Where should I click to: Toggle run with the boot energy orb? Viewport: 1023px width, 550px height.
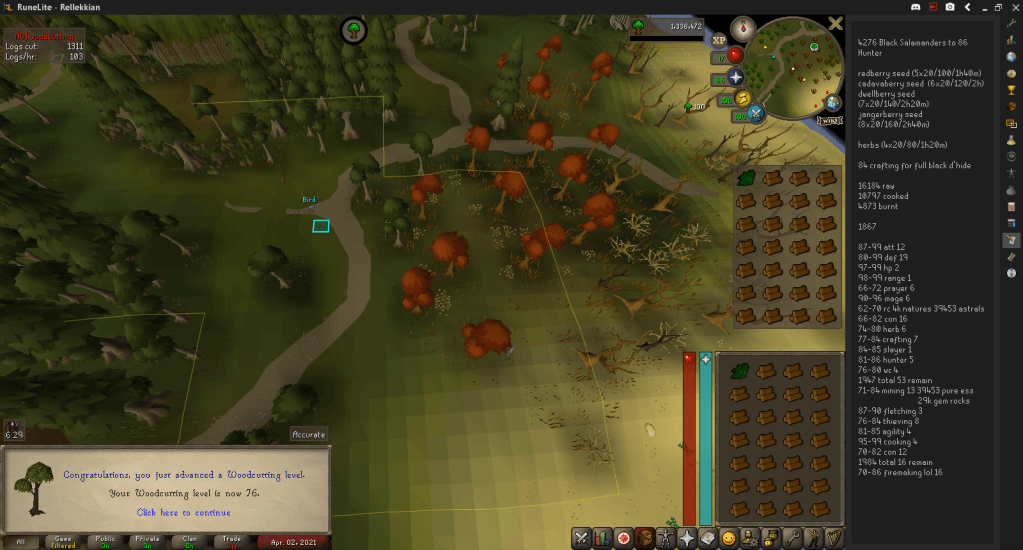[x=744, y=98]
